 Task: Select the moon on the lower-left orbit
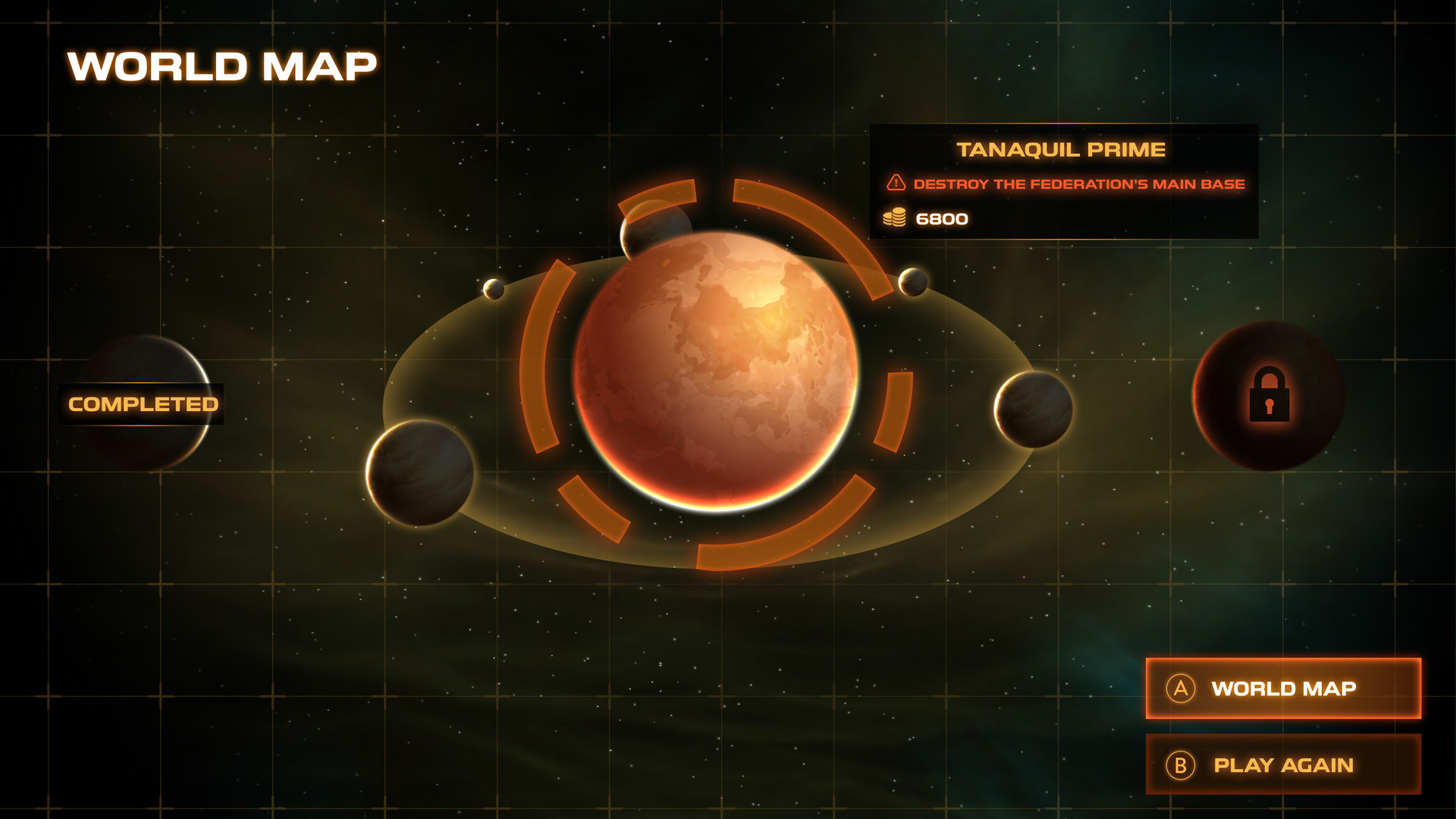pyautogui.click(x=421, y=474)
